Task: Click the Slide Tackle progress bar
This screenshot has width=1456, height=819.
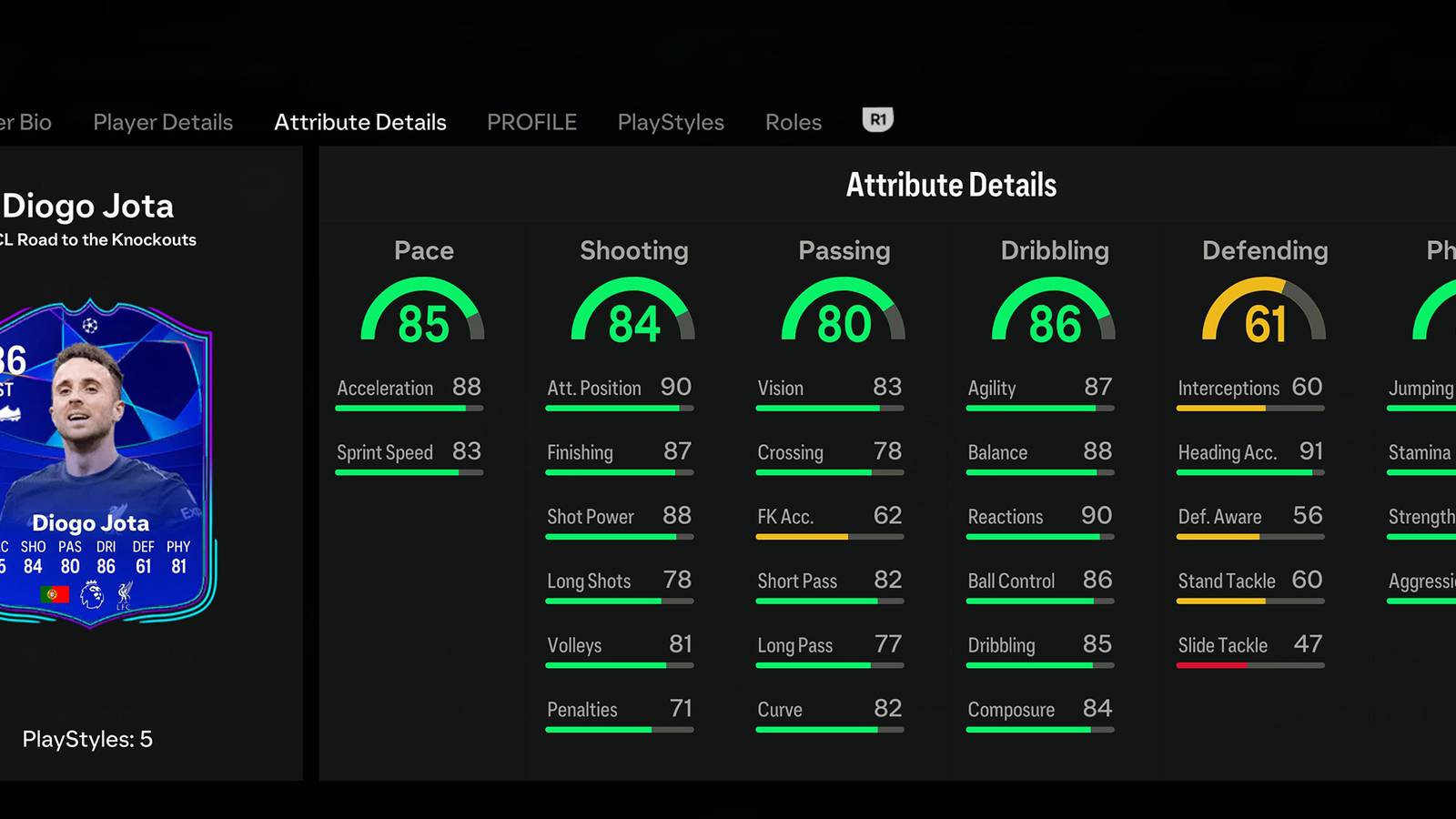Action: coord(1249,664)
